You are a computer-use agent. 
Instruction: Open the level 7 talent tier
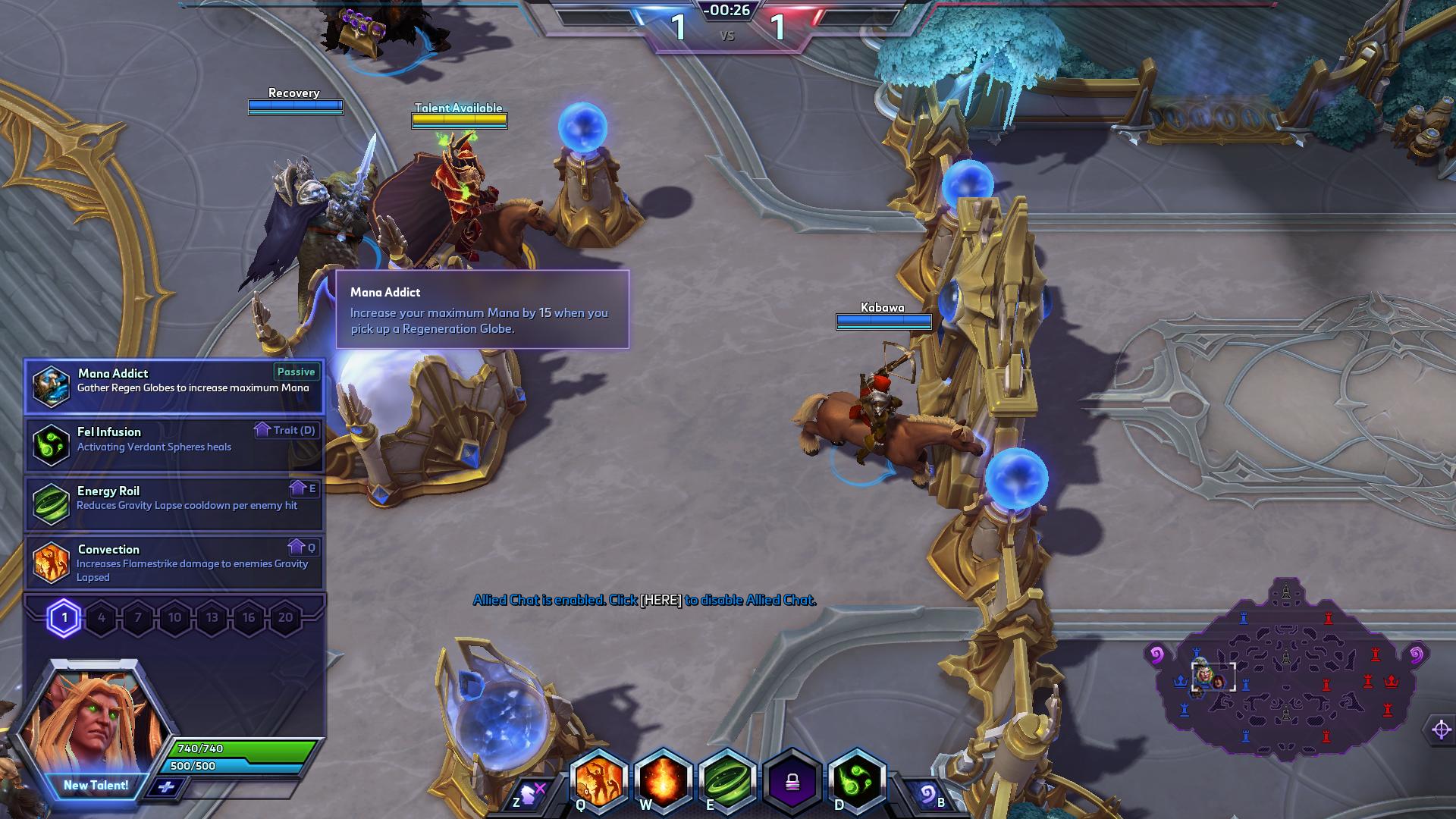click(138, 618)
